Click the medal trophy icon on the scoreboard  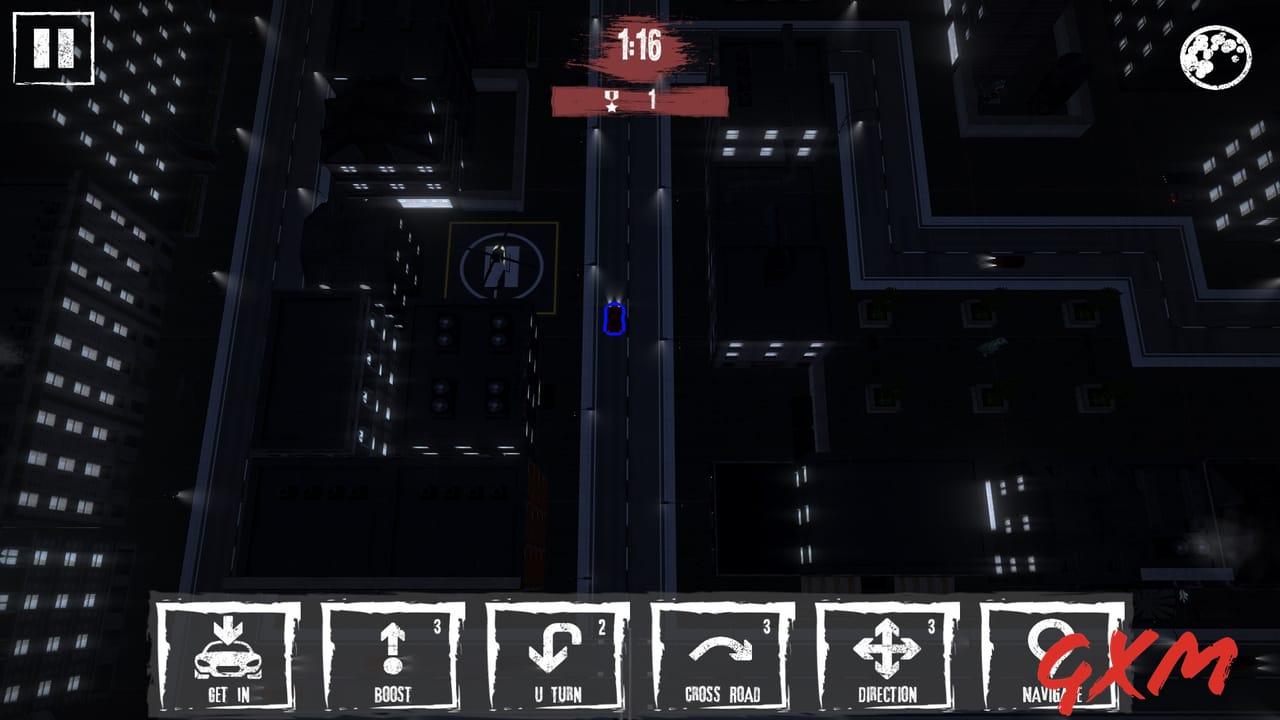coord(611,98)
